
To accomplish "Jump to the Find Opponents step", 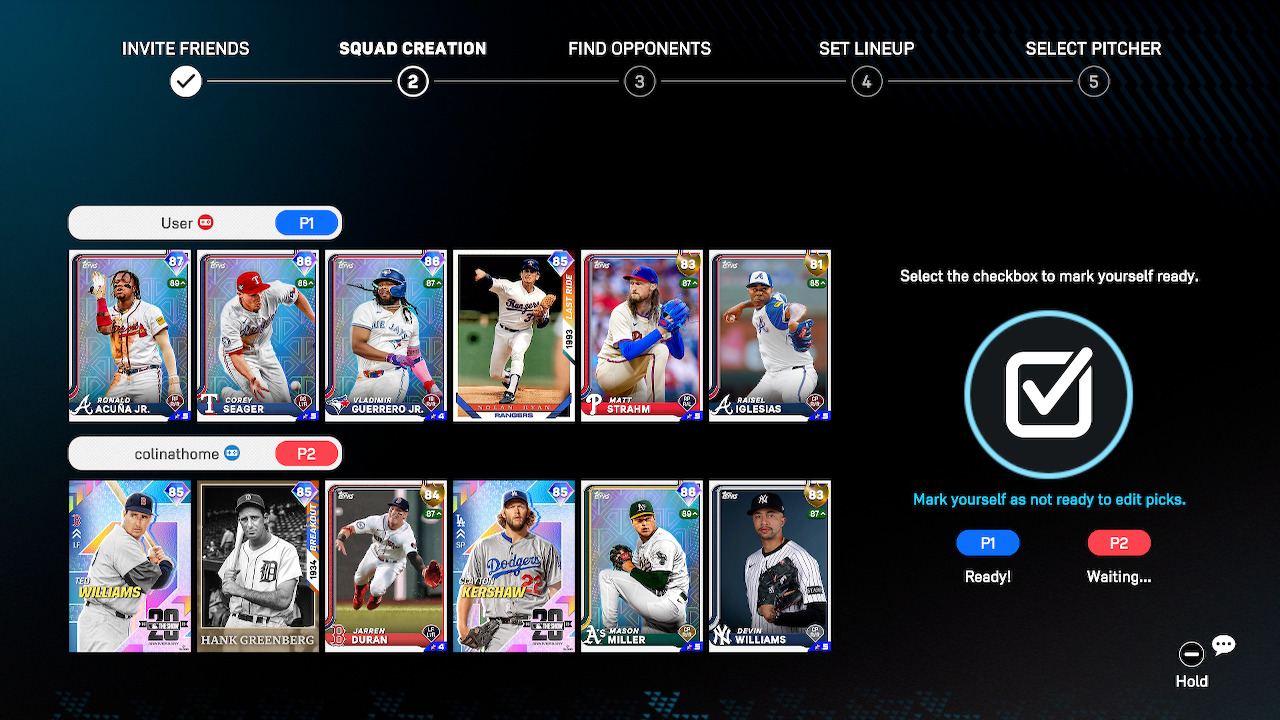I will [640, 81].
